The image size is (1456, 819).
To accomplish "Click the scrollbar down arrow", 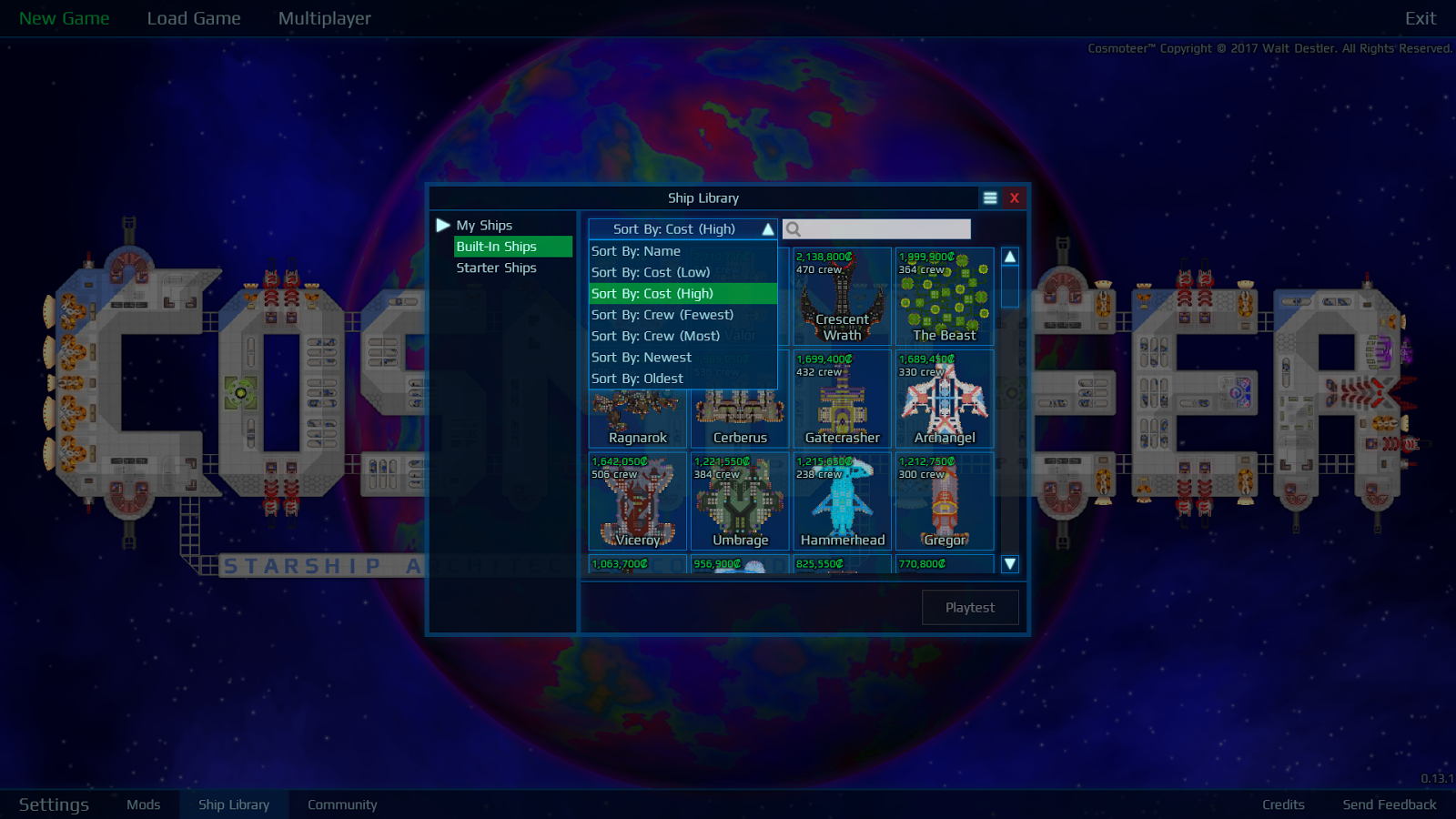I will coord(1009,564).
